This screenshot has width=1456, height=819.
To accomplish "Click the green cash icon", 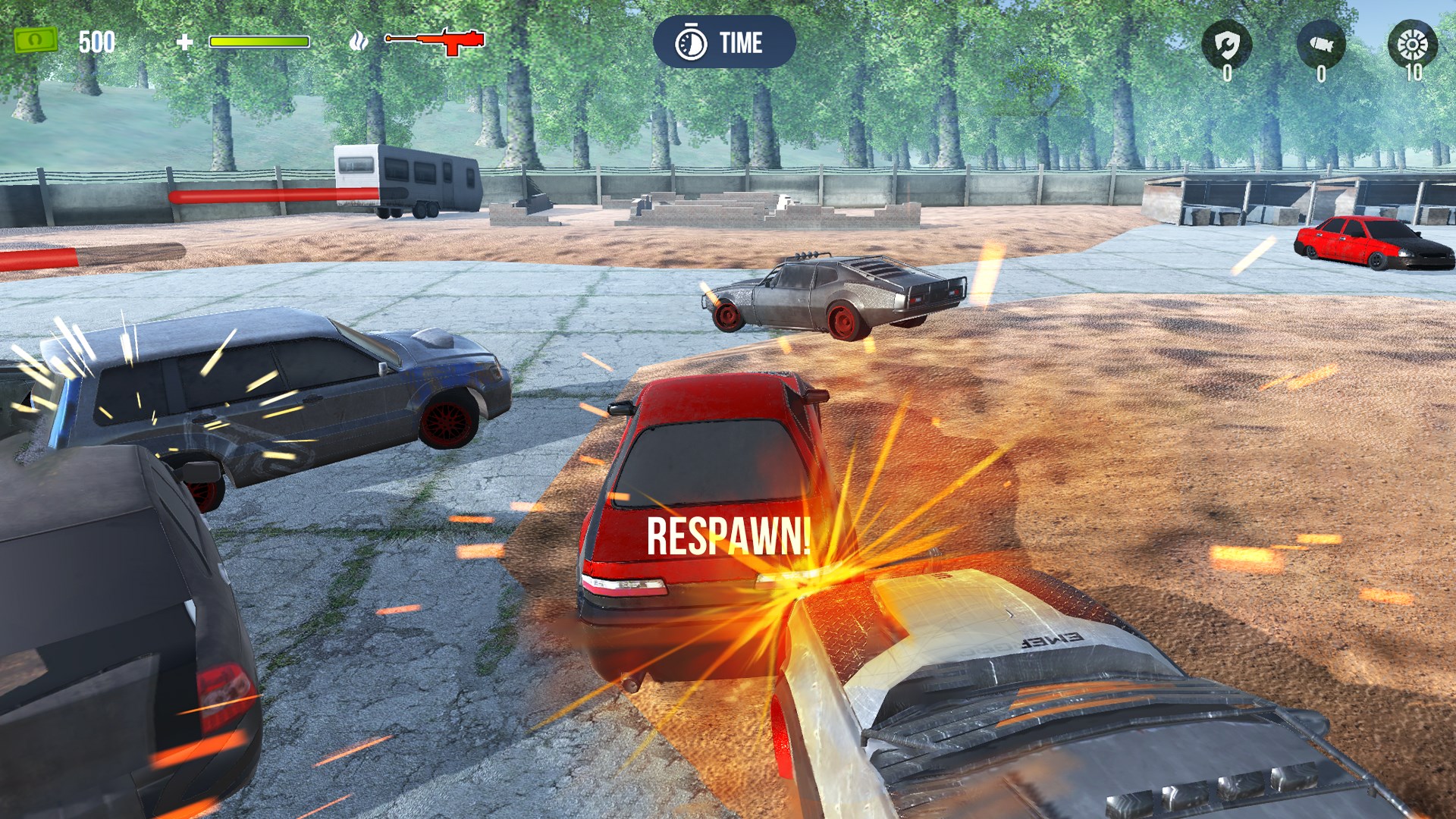I will coord(36,41).
